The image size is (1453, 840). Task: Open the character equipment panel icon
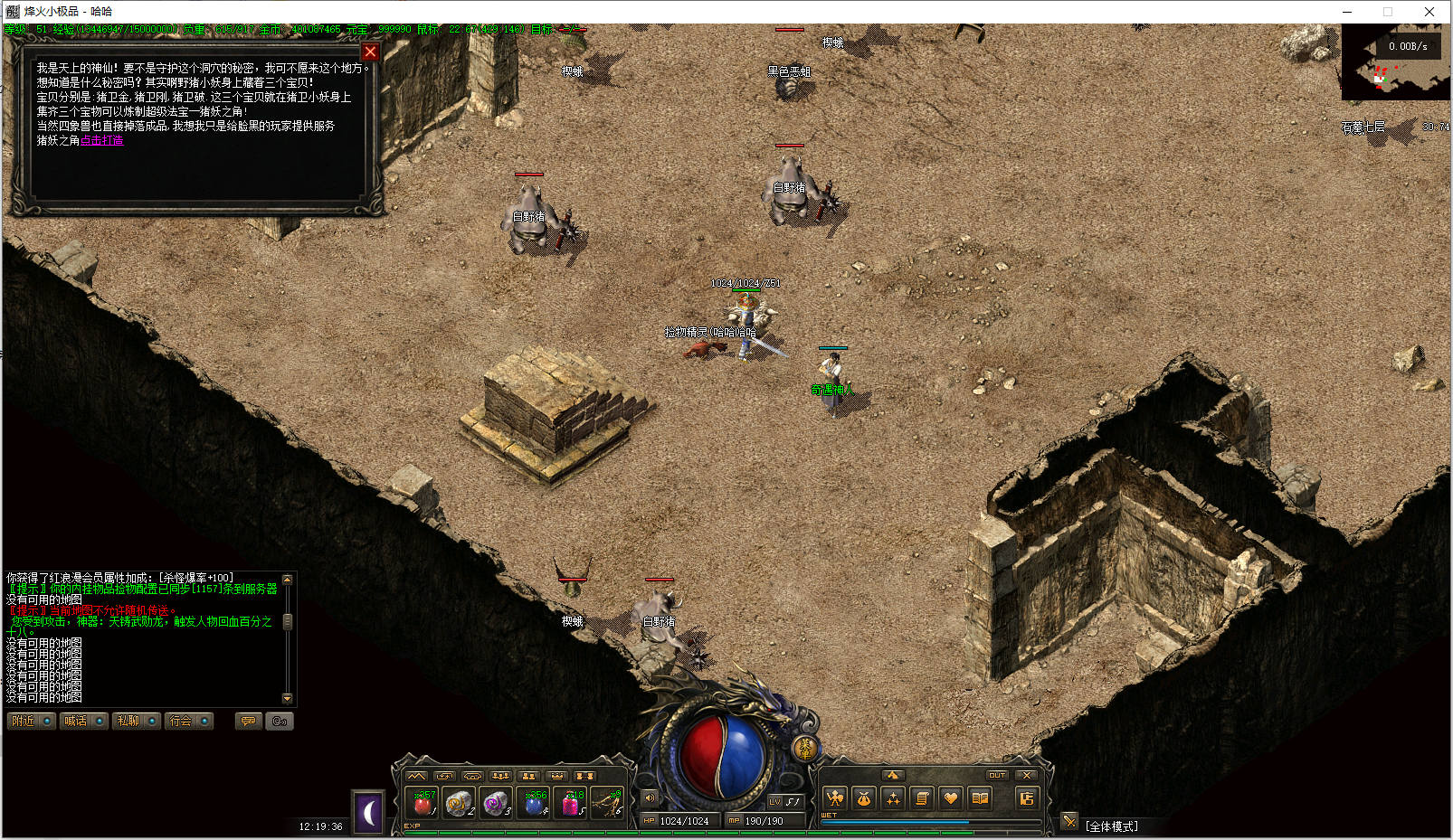(x=835, y=798)
